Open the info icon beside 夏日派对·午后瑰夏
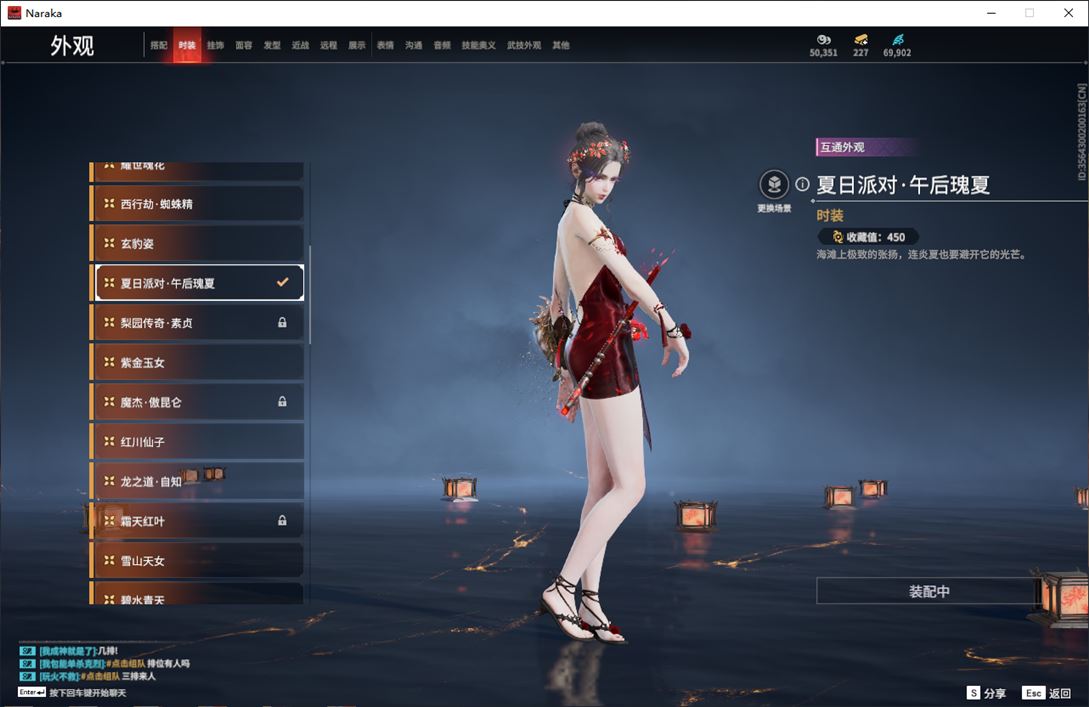Image resolution: width=1089 pixels, height=707 pixels. tap(802, 185)
